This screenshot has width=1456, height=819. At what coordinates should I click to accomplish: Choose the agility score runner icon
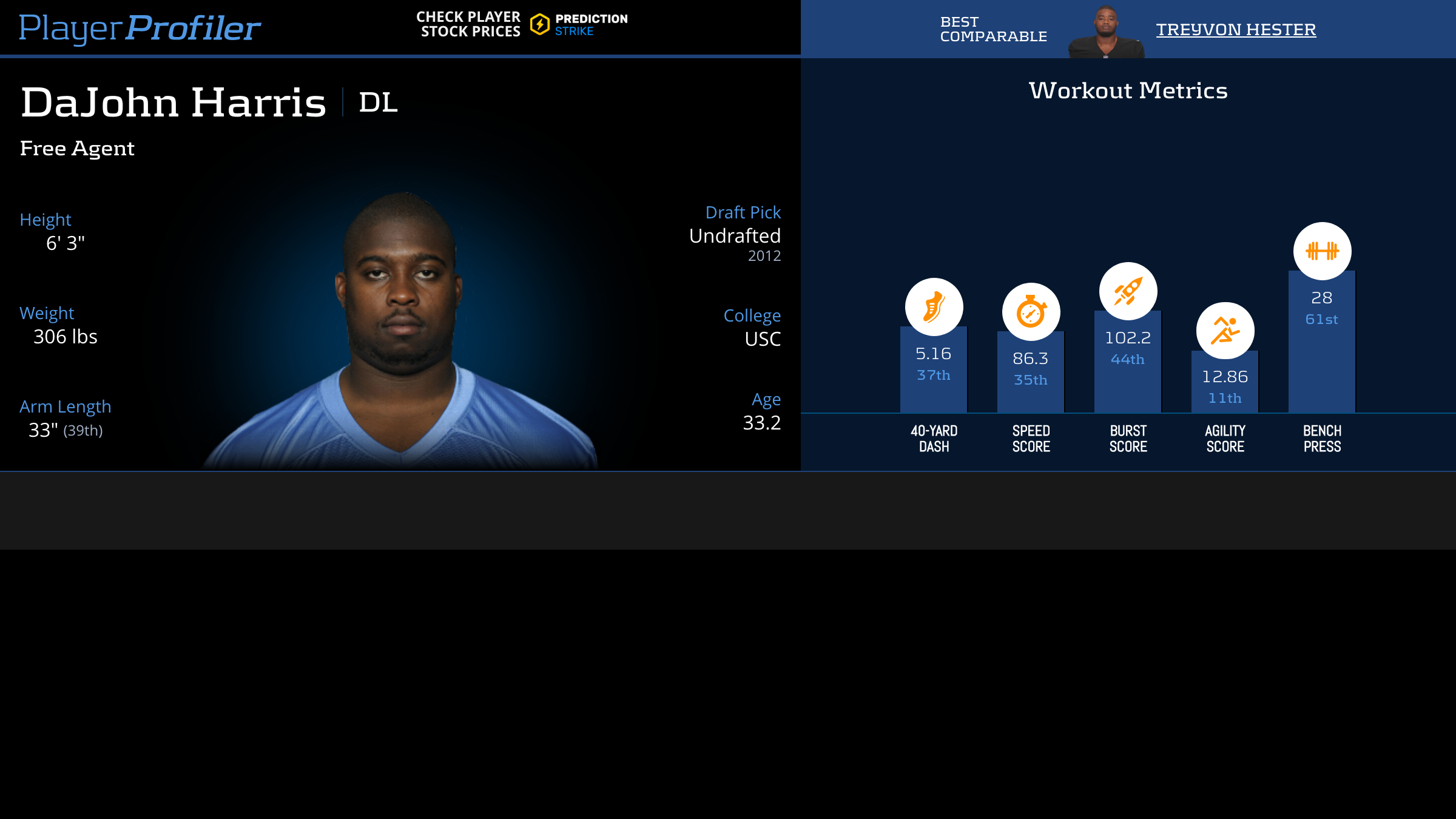tap(1225, 331)
